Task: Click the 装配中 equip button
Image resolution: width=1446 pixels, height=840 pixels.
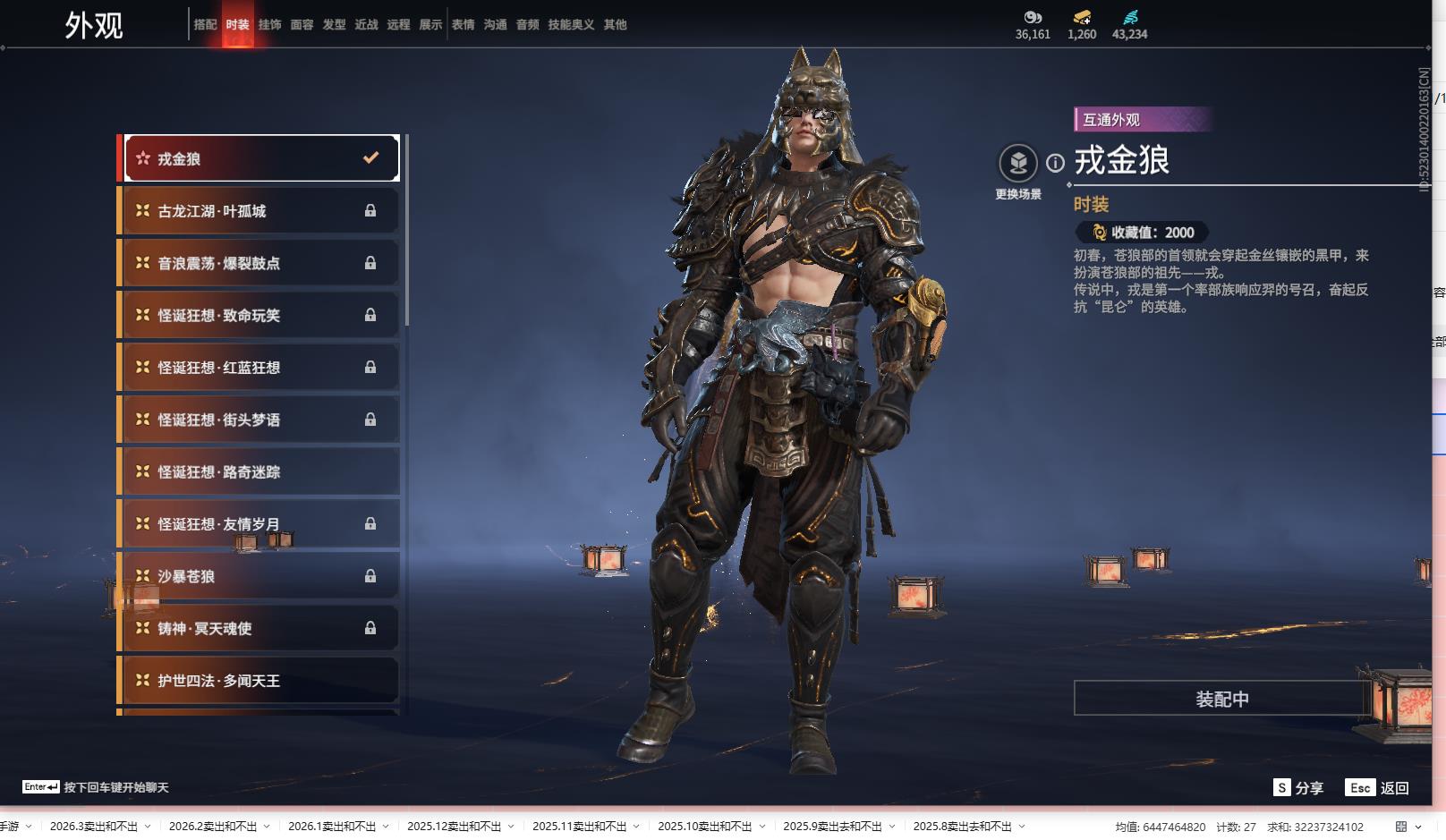Action: coord(1221,699)
